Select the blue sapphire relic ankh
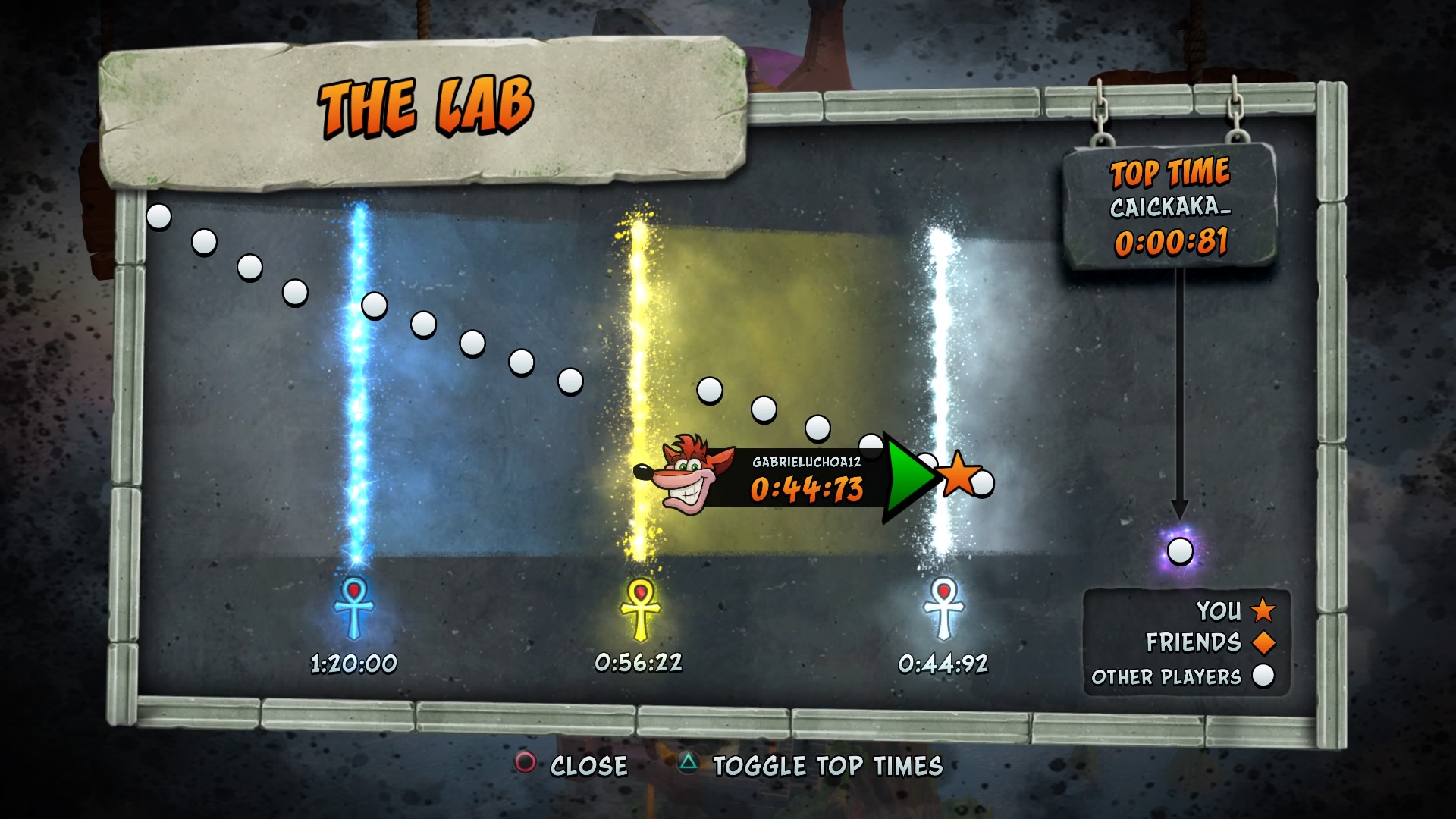The image size is (1456, 819). (354, 608)
